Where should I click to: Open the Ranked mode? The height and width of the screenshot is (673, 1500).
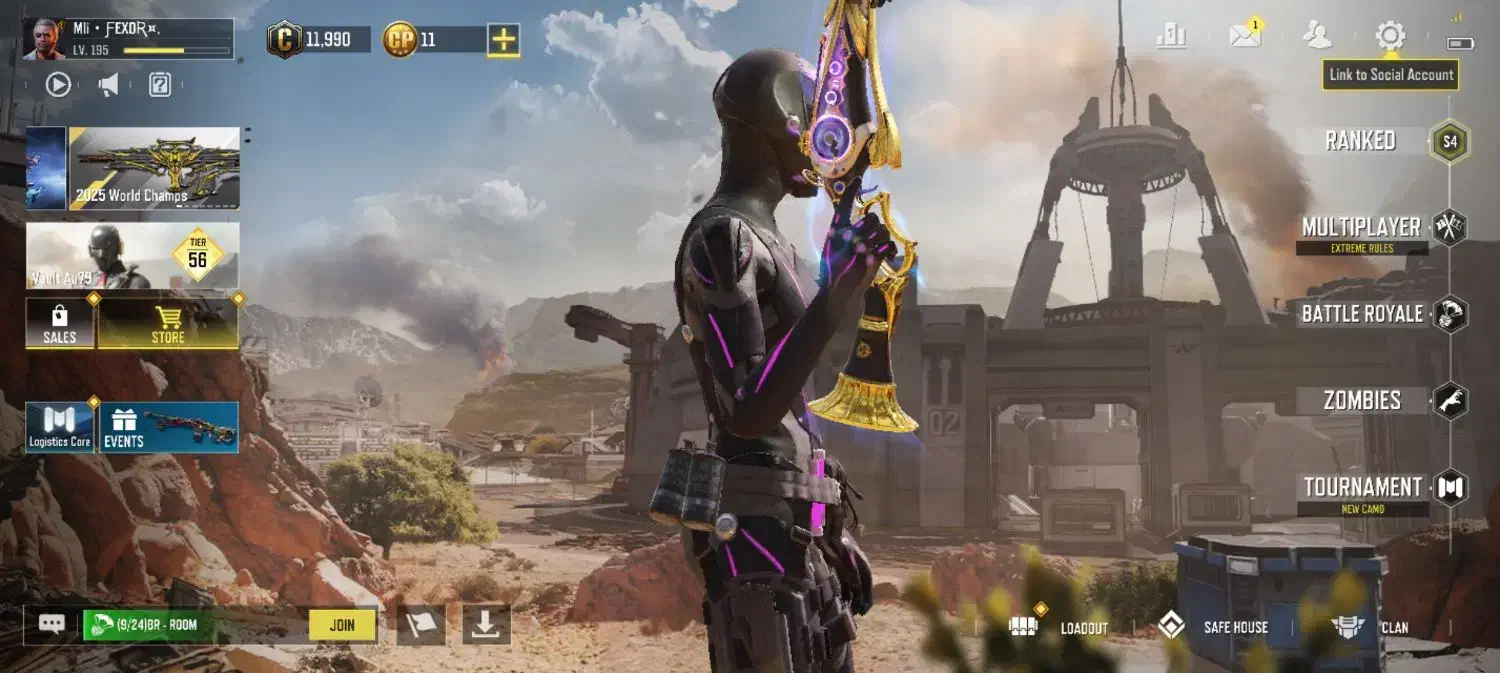1361,141
